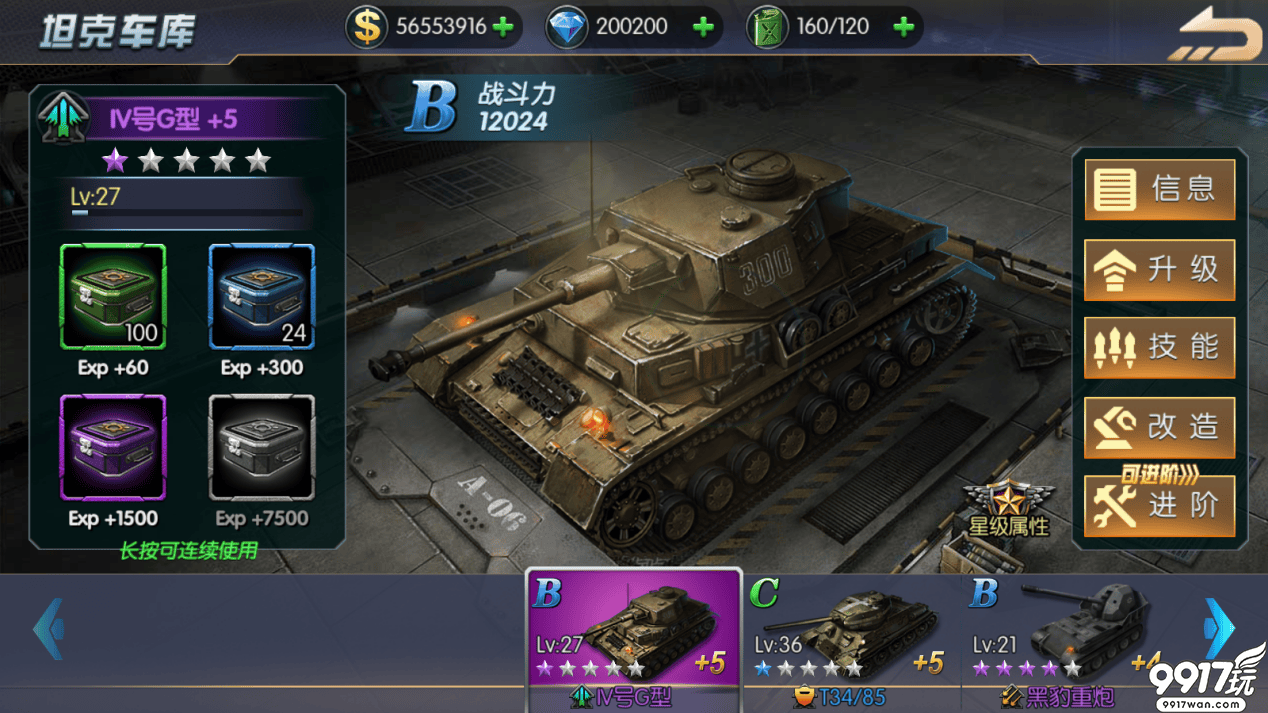Screen dimensions: 1268x713
Task: Open the 技能 skills menu
Action: 1159,348
